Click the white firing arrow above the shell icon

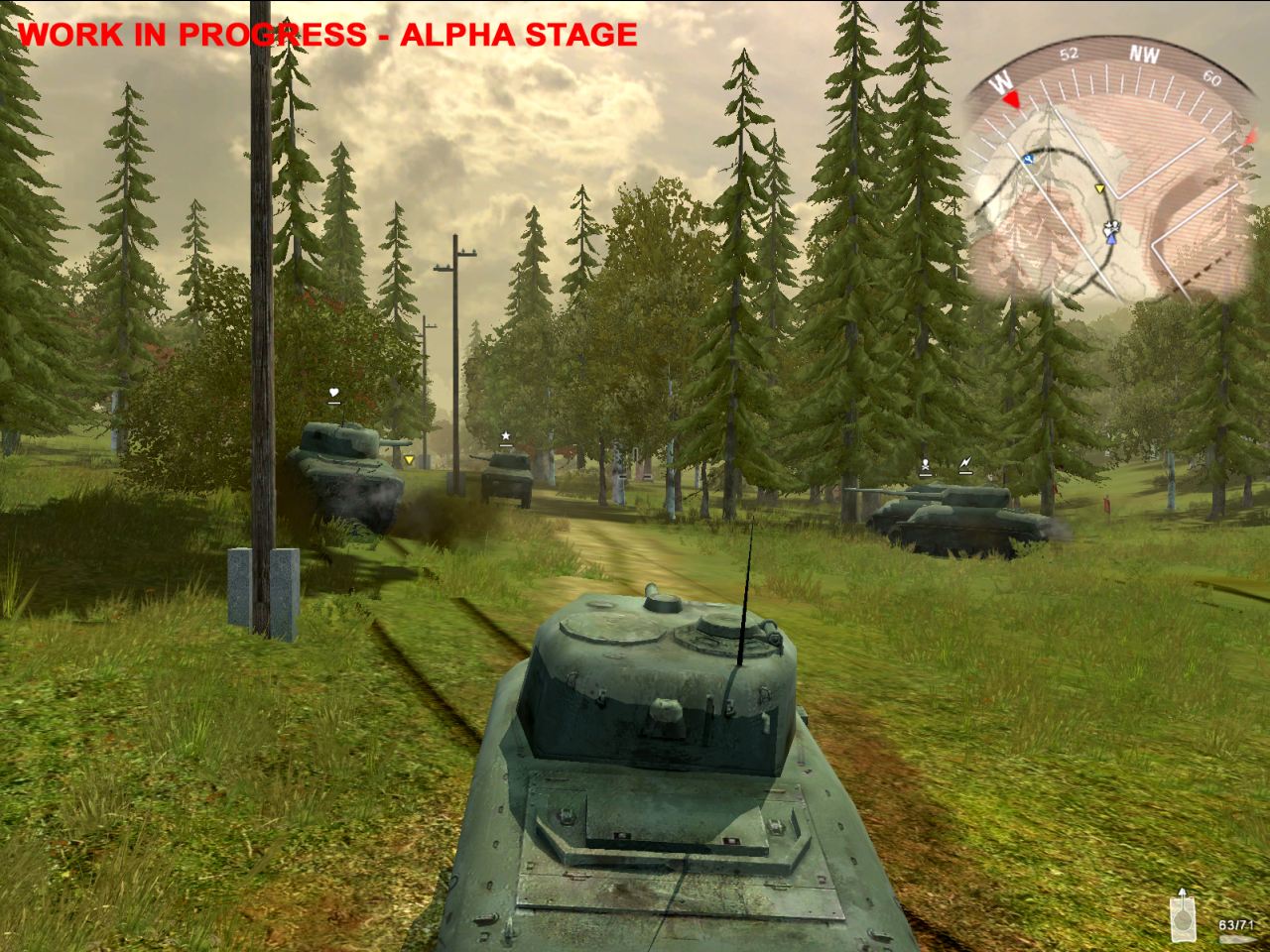click(1183, 892)
